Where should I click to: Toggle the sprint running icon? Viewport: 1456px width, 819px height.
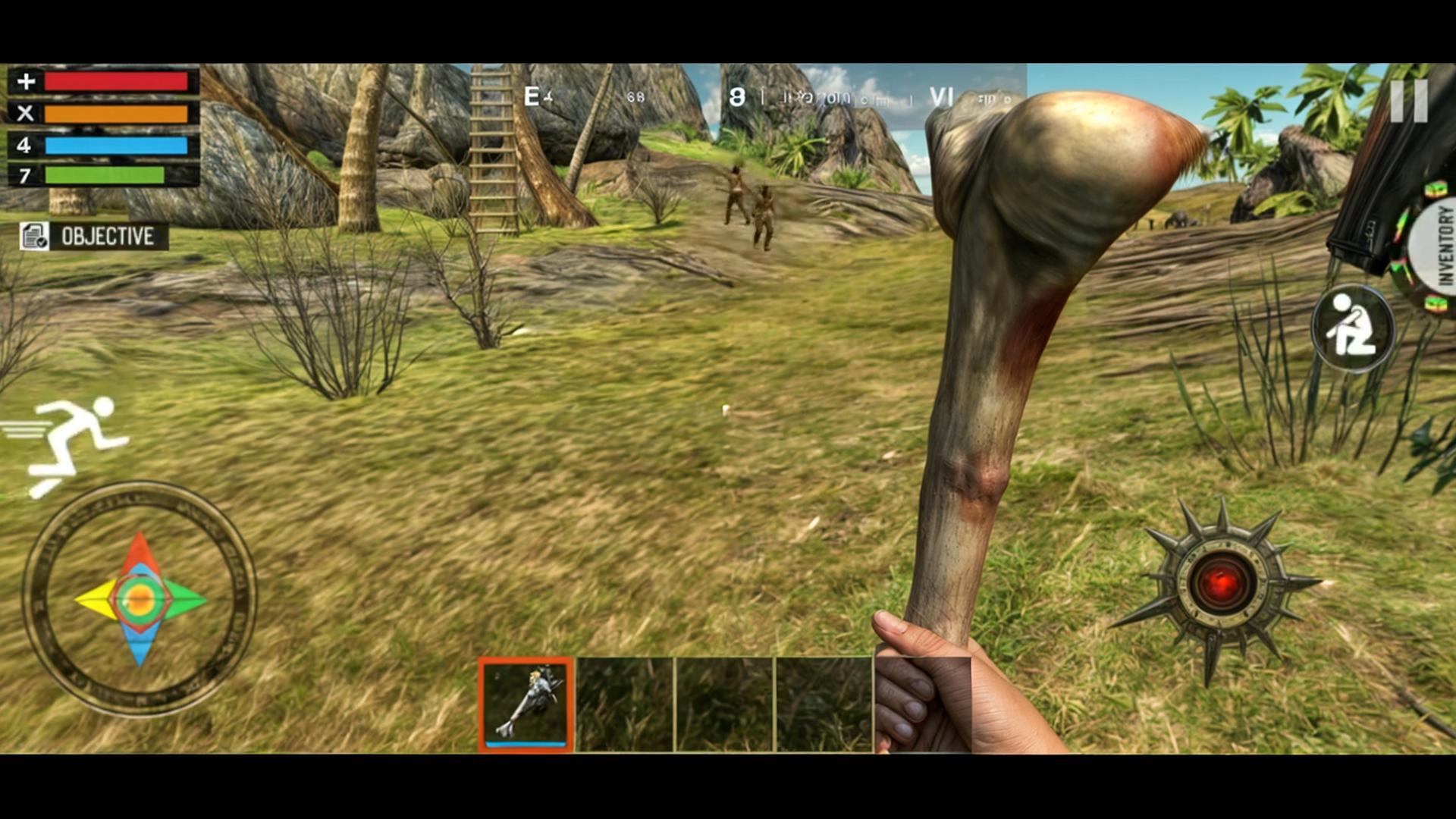click(x=74, y=444)
